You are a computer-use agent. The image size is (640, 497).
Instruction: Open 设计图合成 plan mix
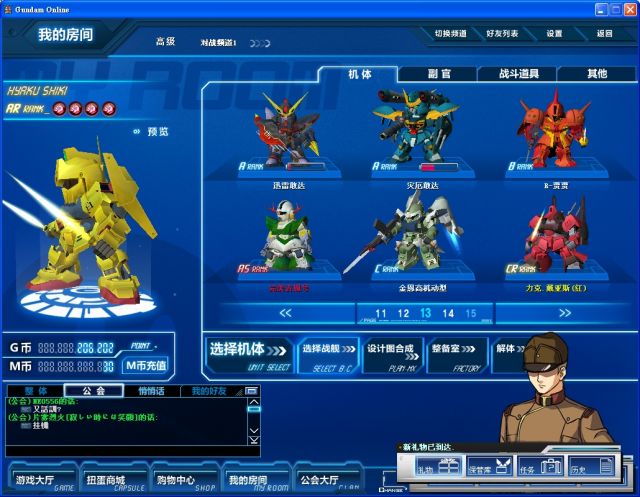pyautogui.click(x=390, y=352)
